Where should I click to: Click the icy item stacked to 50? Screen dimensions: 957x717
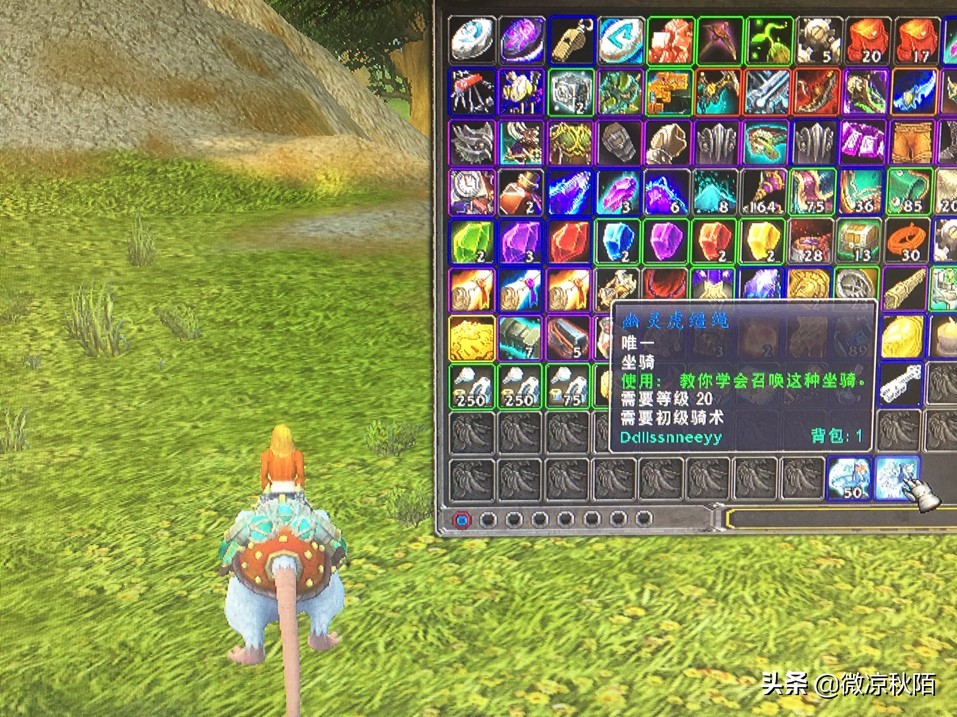pos(849,478)
